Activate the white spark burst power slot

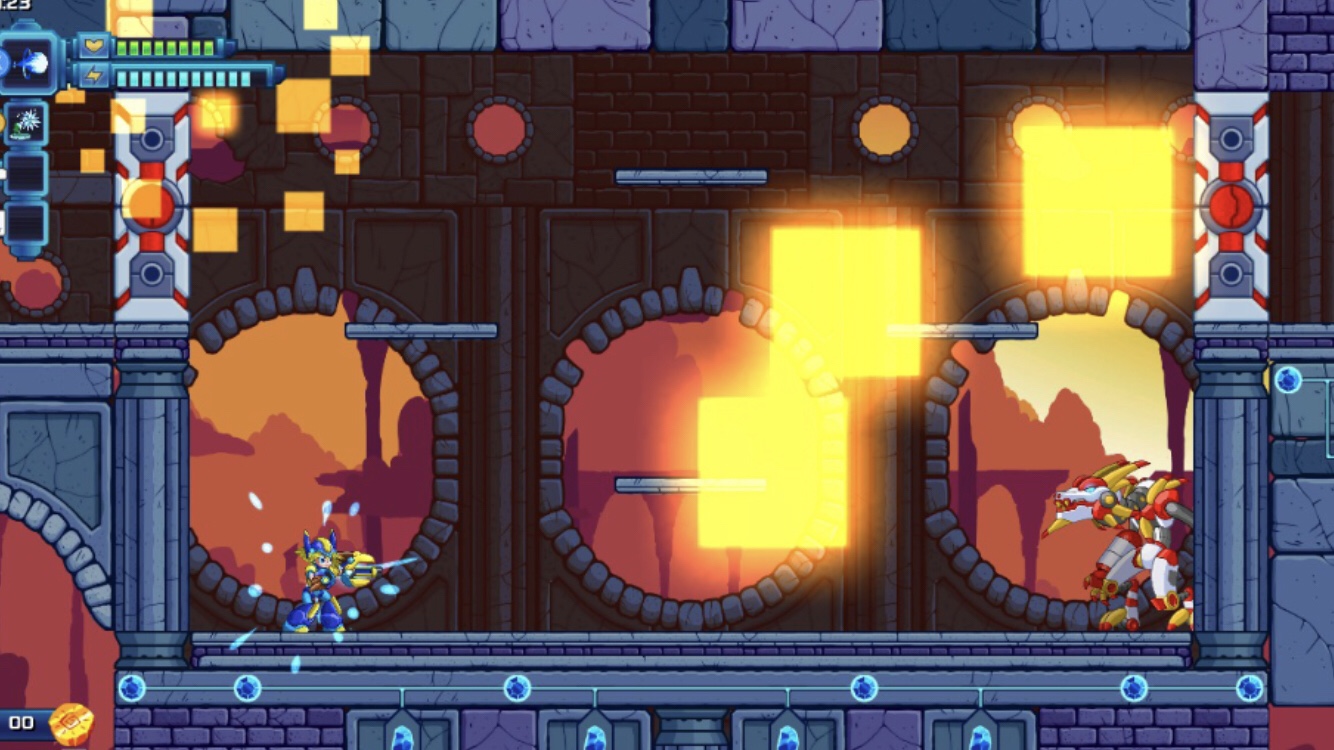(x=25, y=122)
